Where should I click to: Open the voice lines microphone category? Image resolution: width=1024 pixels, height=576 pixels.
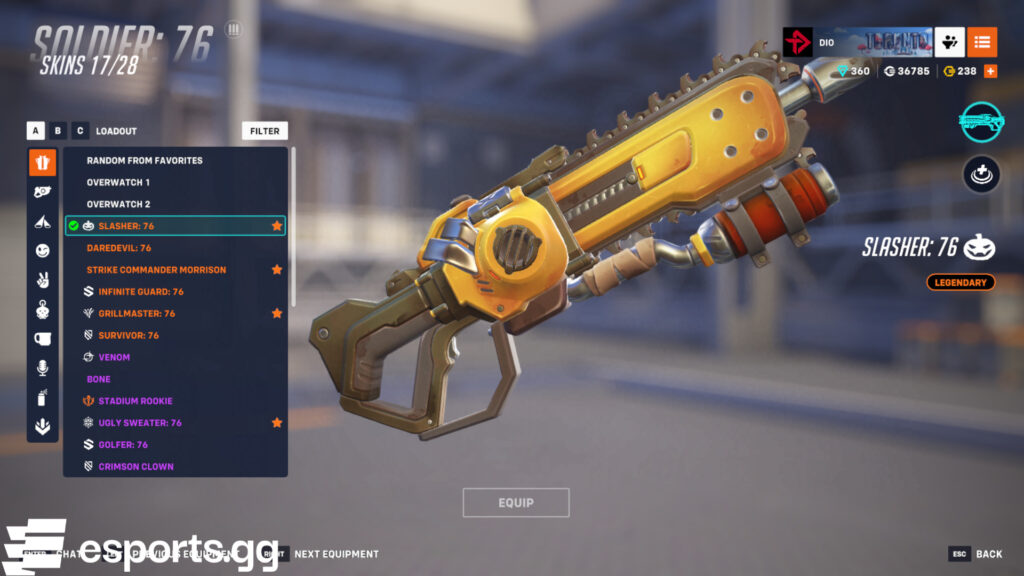tap(43, 369)
